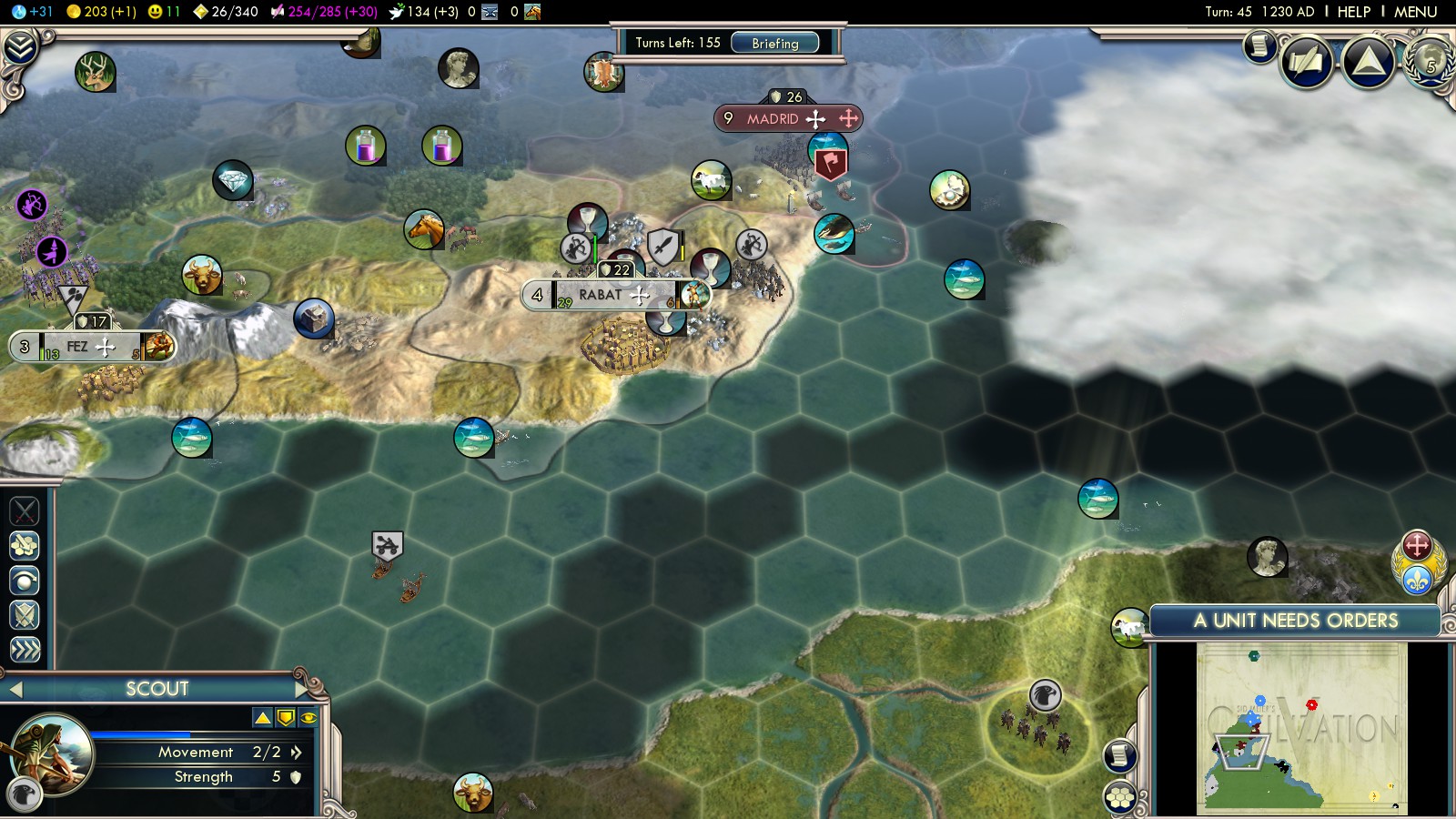Open the MENU in the top bar
Image resolution: width=1456 pixels, height=819 pixels.
1415,12
